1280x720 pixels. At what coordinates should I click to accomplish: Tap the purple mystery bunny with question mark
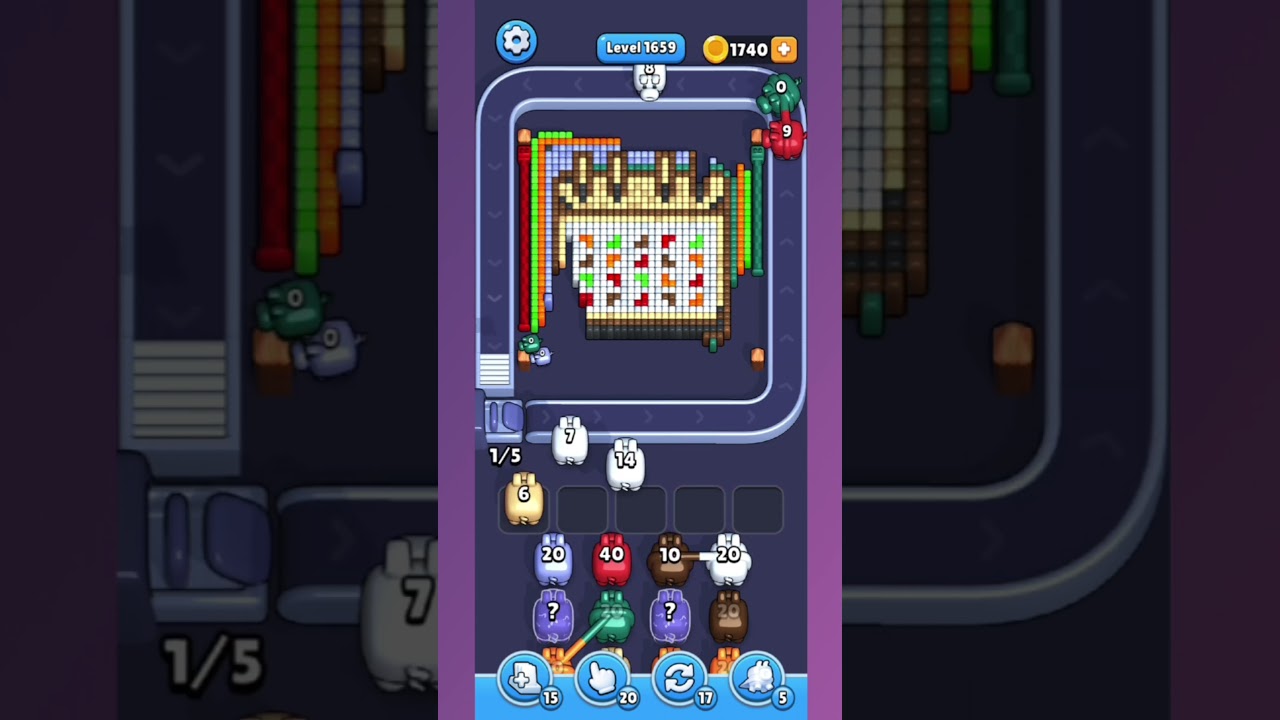tap(552, 613)
